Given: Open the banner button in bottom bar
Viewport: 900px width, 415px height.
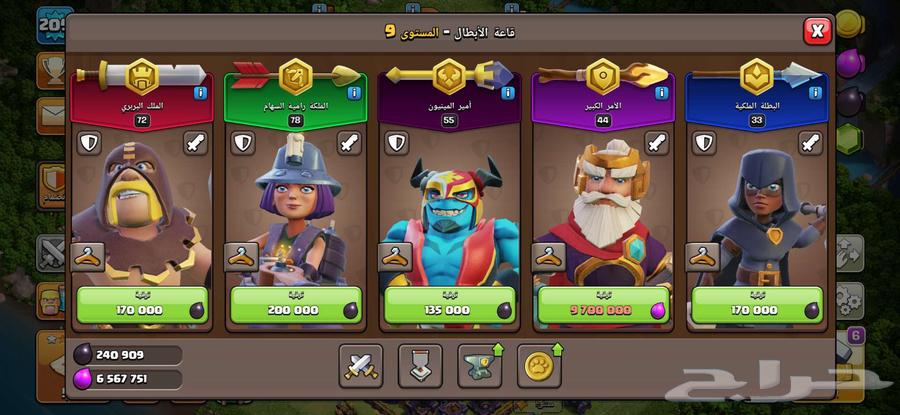Looking at the screenshot, I should (420, 366).
